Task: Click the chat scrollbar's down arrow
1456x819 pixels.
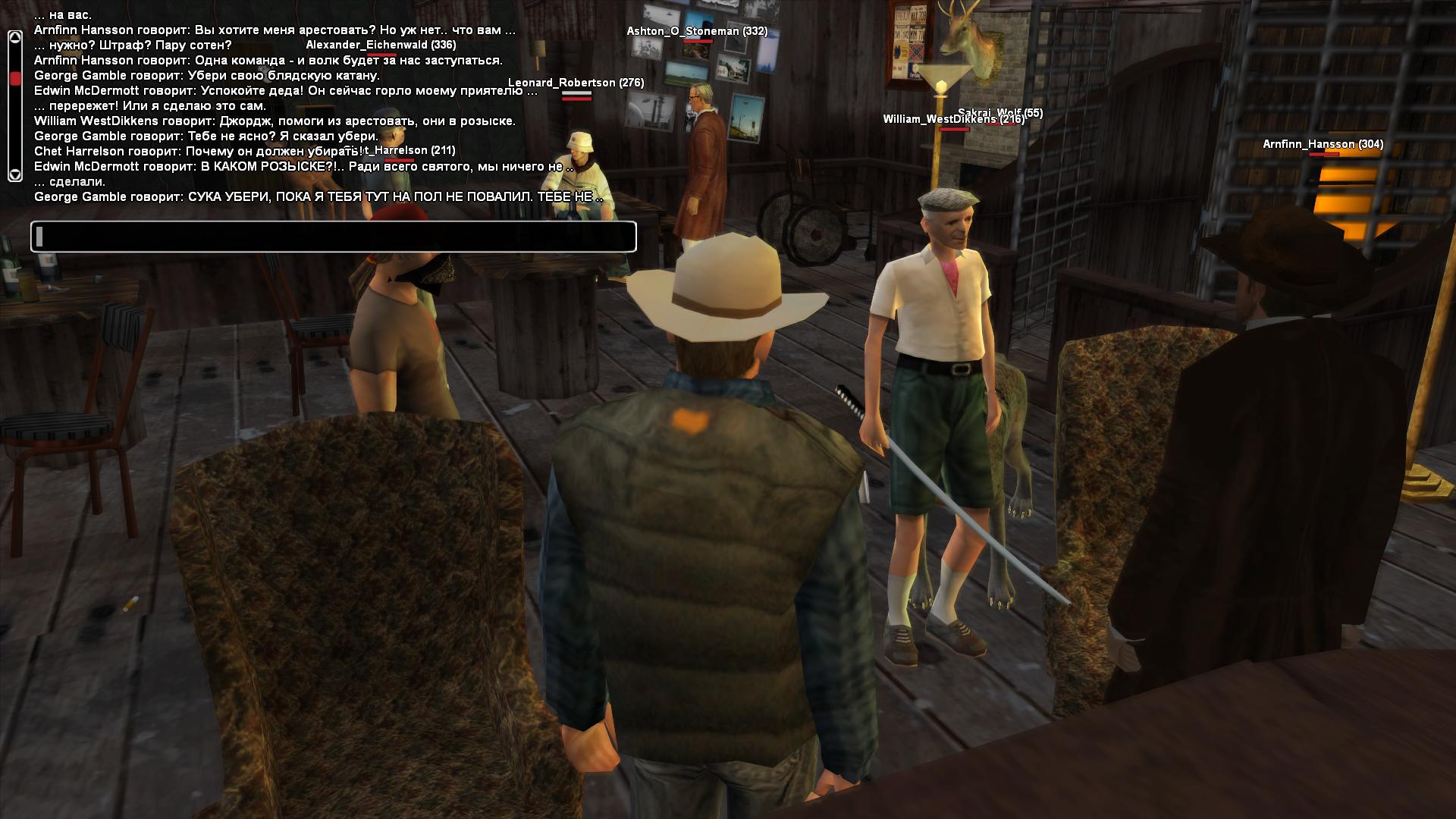Action: pos(14,174)
